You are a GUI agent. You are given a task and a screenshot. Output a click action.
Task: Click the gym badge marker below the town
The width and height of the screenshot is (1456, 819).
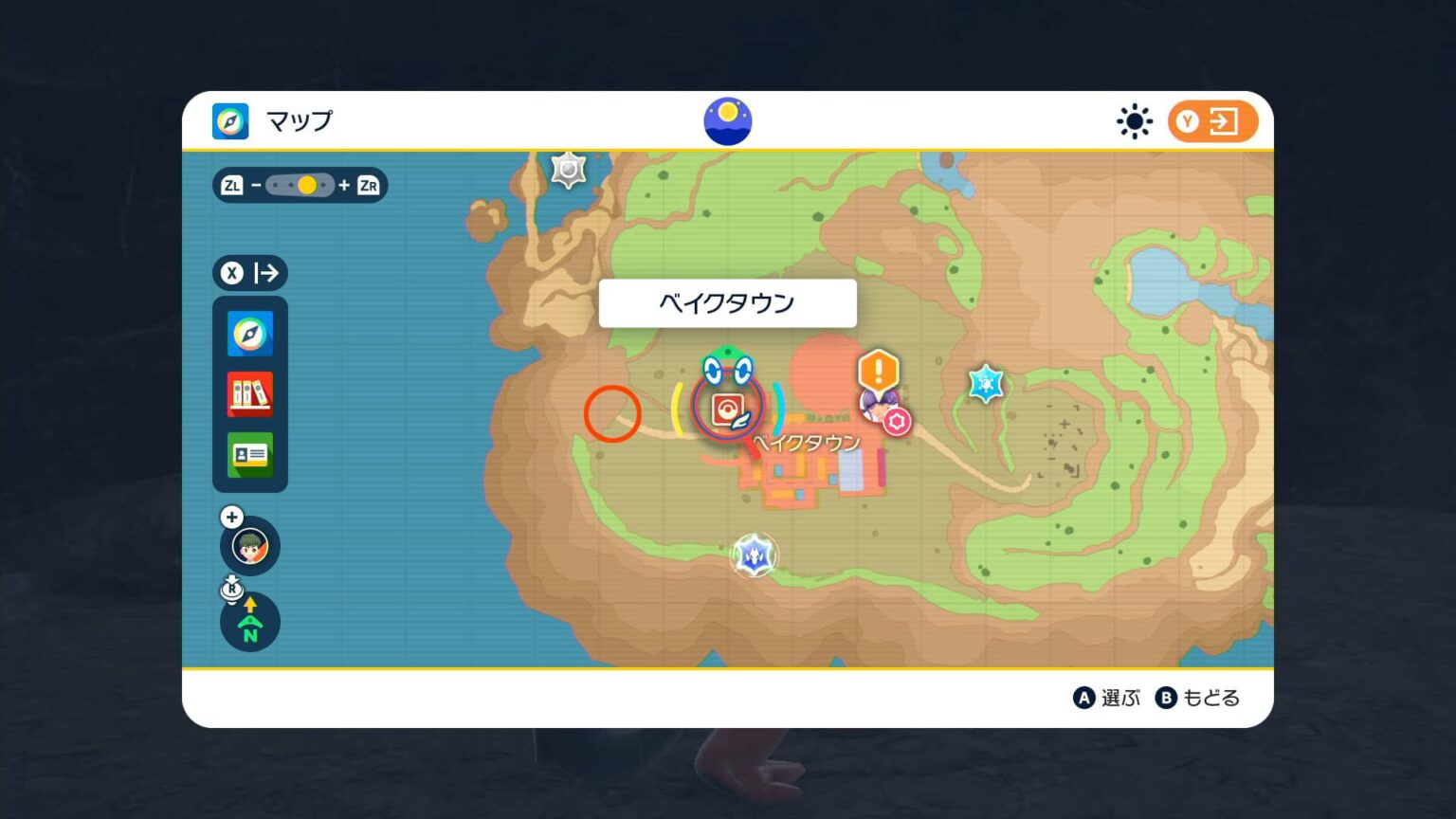coord(754,556)
